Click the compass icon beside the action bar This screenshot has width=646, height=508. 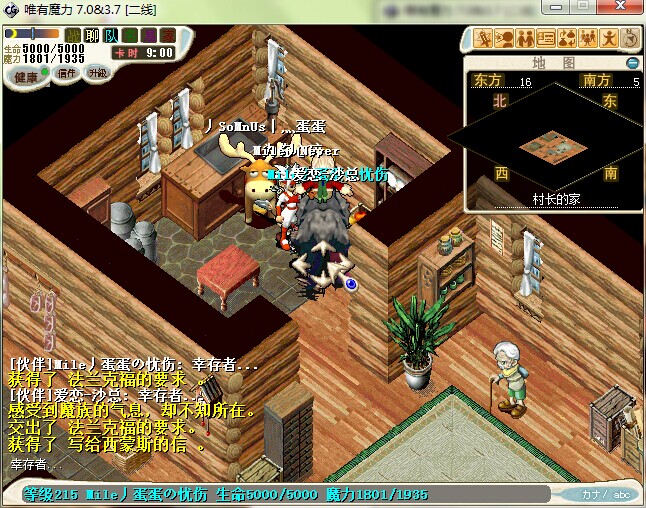pyautogui.click(x=629, y=40)
